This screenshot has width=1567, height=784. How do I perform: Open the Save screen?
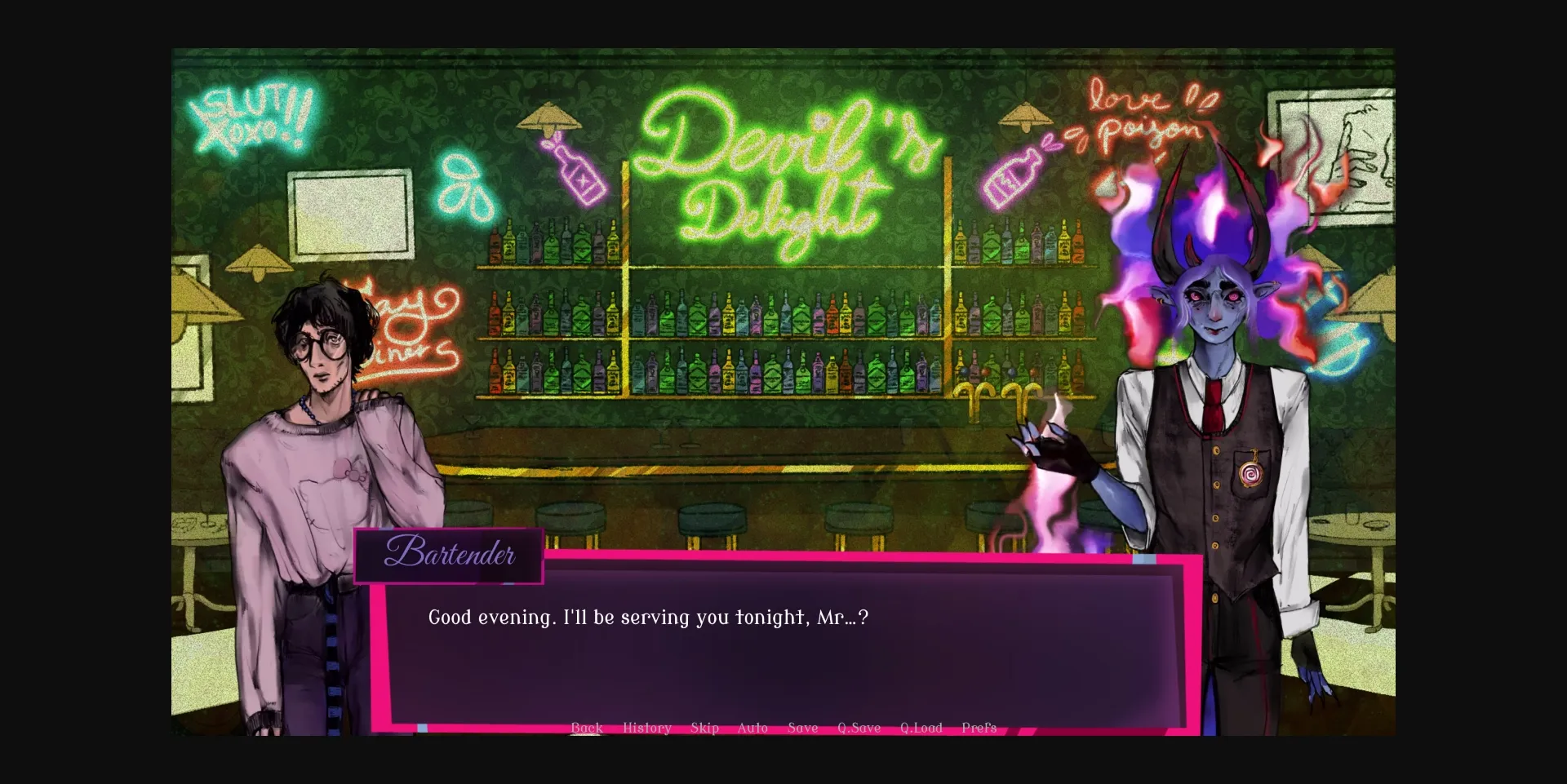[x=801, y=728]
